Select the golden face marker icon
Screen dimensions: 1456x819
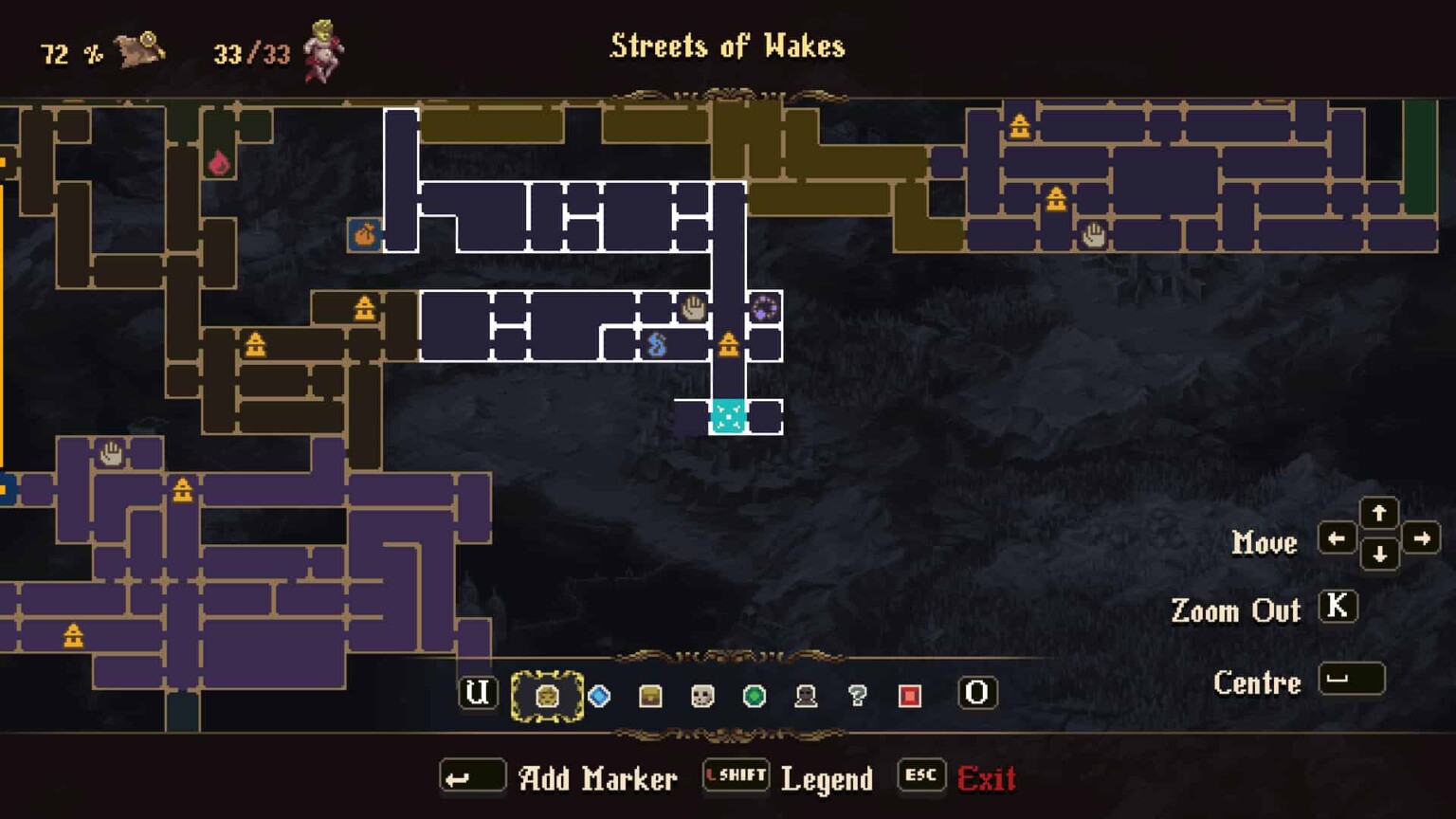click(x=548, y=694)
